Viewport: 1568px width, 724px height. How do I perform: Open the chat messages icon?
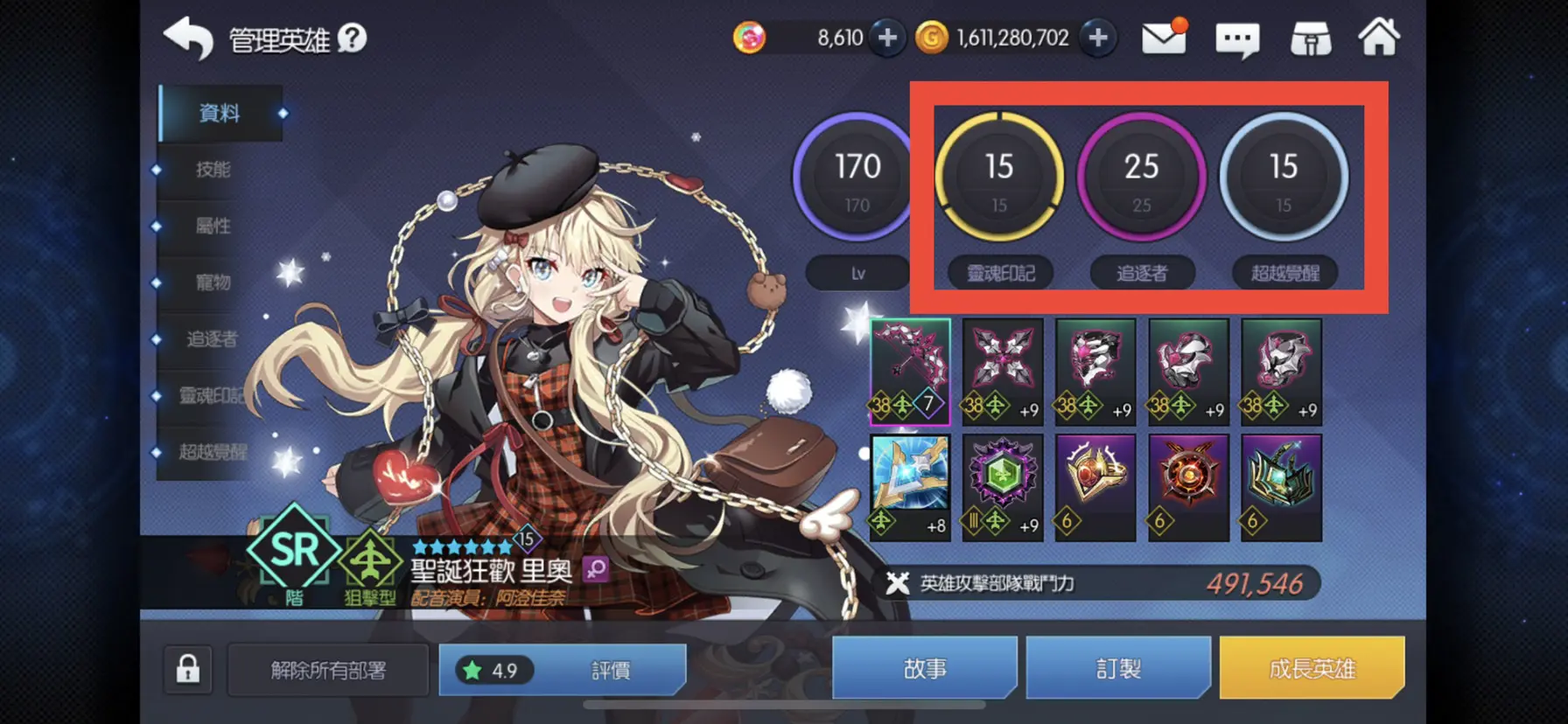[1237, 38]
